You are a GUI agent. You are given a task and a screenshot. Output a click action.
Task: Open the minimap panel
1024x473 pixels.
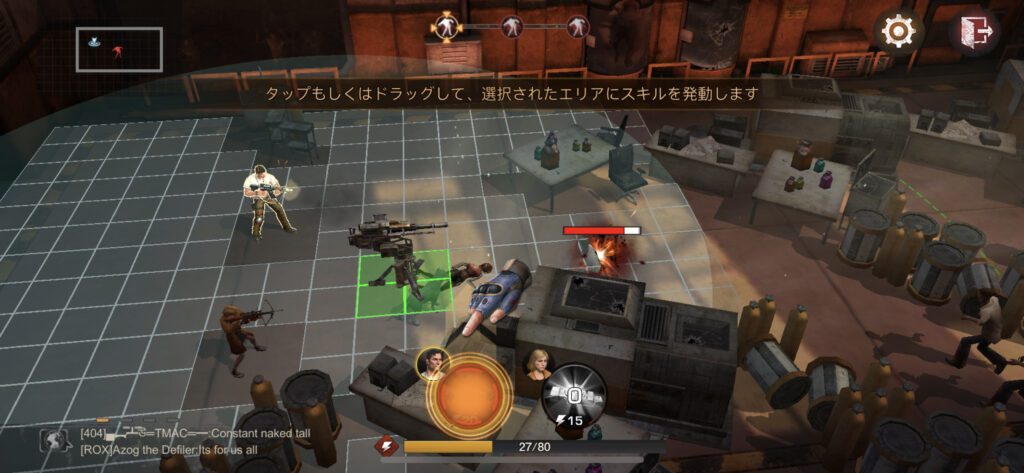click(119, 49)
